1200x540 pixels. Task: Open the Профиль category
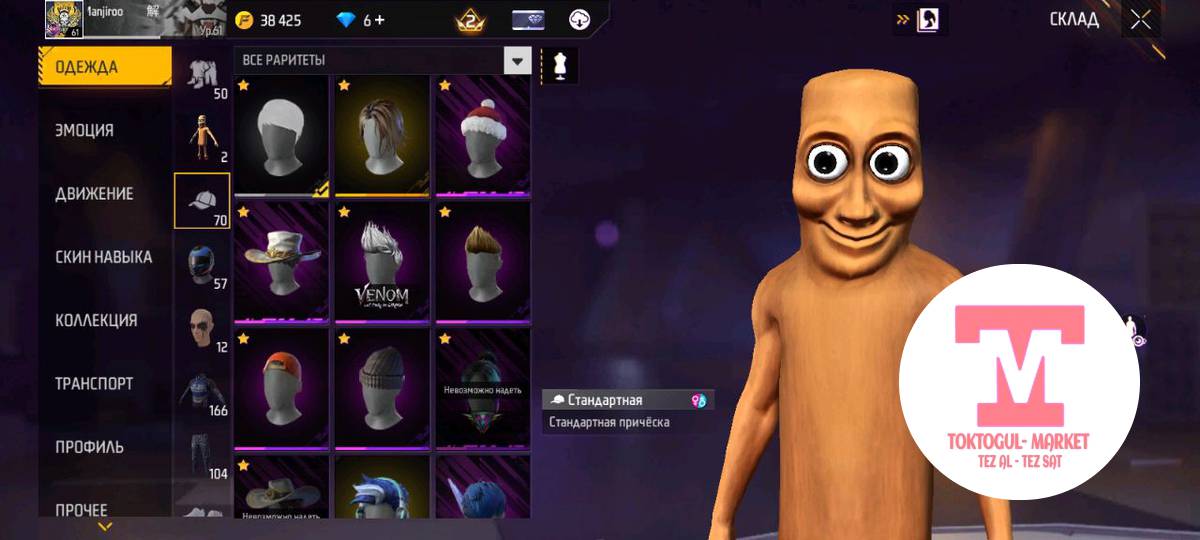pyautogui.click(x=89, y=446)
